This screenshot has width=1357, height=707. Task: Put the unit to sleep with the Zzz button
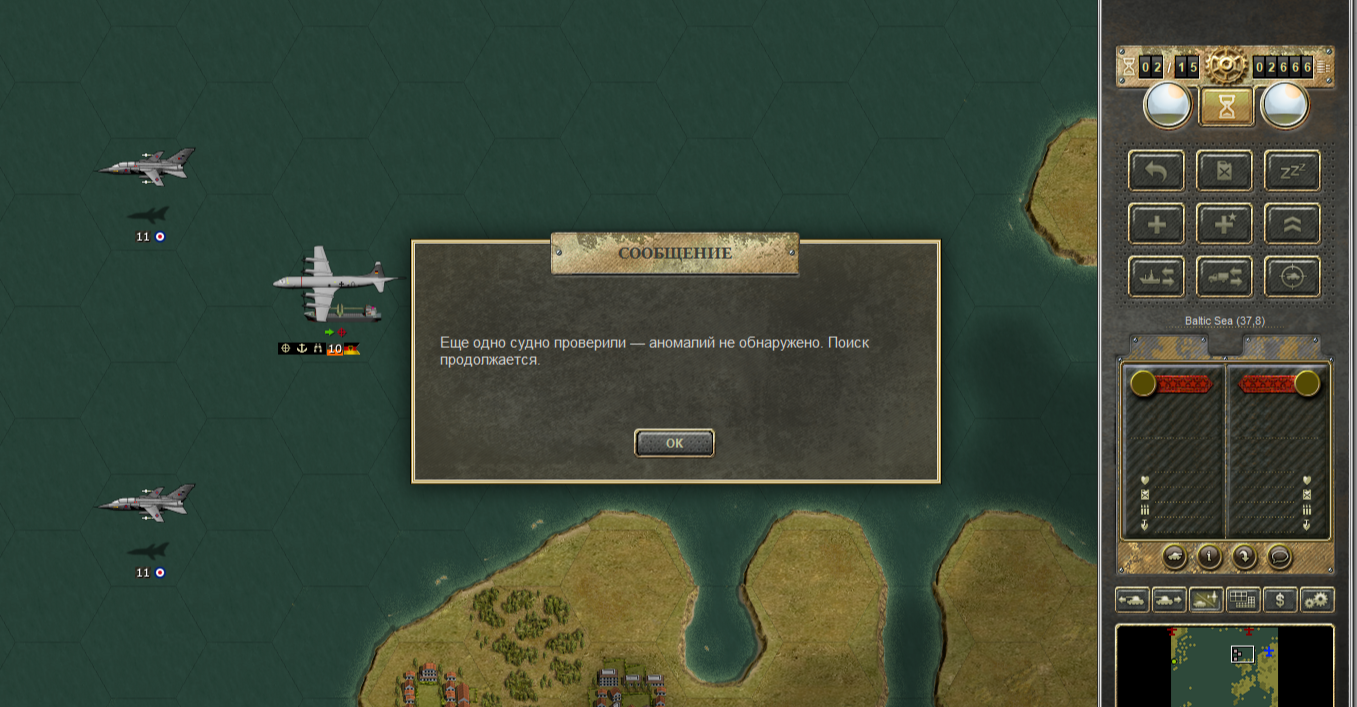[1292, 171]
